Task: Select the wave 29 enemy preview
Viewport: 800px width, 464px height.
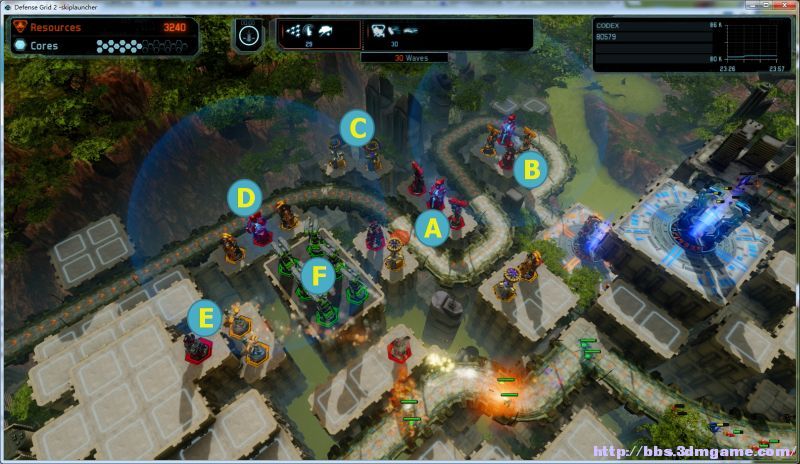Action: point(319,33)
